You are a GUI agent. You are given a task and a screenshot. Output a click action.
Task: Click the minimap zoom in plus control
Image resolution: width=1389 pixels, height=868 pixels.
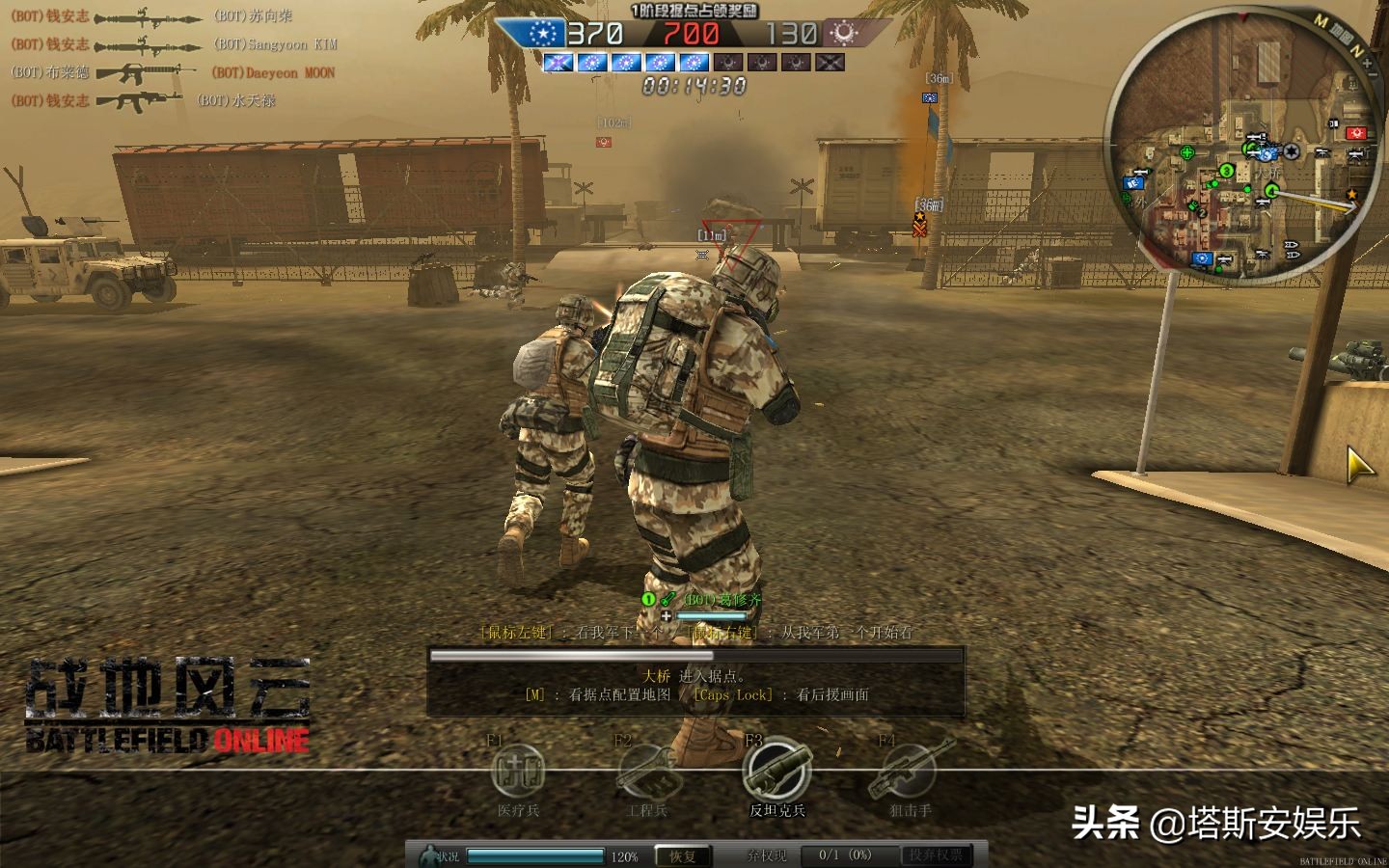click(x=1368, y=61)
